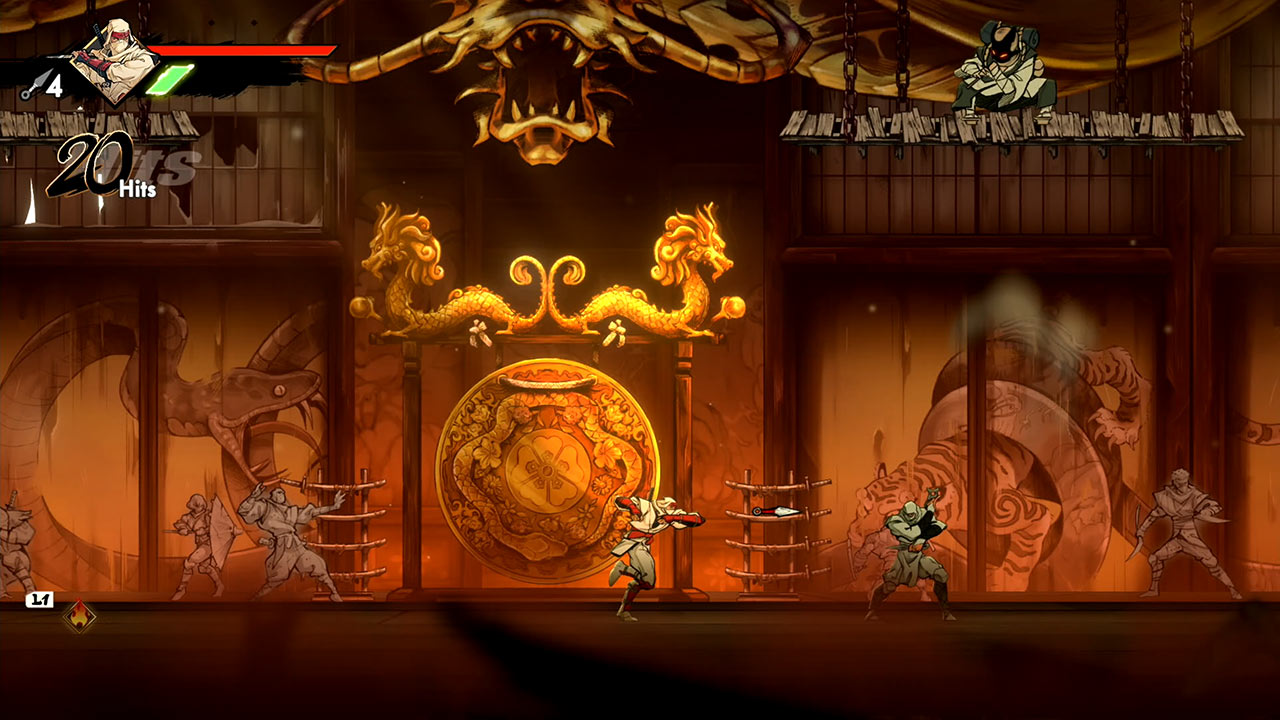The image size is (1280, 720).
Task: Activate the flame ninpo ability icon
Action: point(78,617)
